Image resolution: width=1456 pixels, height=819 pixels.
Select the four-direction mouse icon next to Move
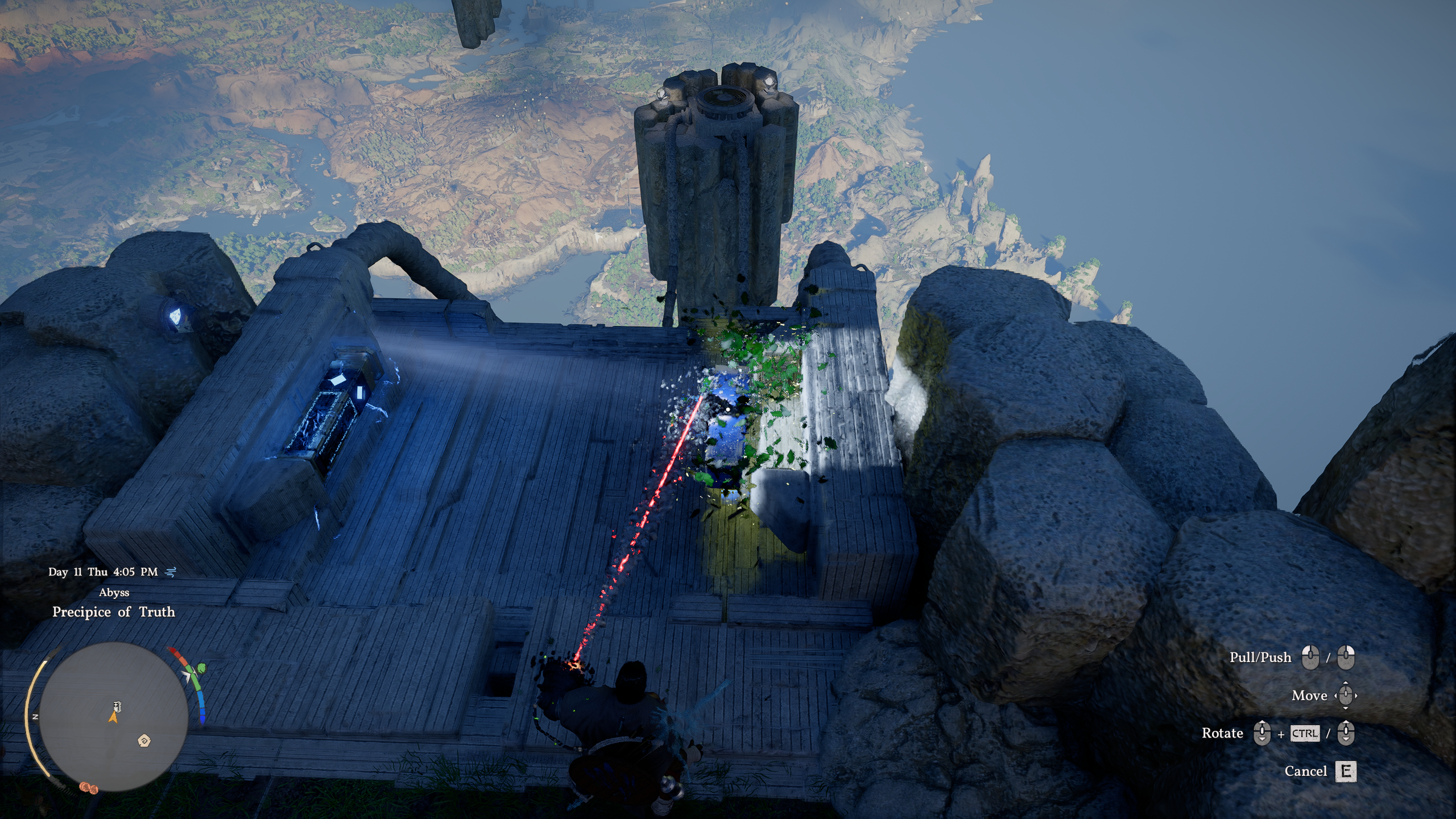click(1345, 696)
